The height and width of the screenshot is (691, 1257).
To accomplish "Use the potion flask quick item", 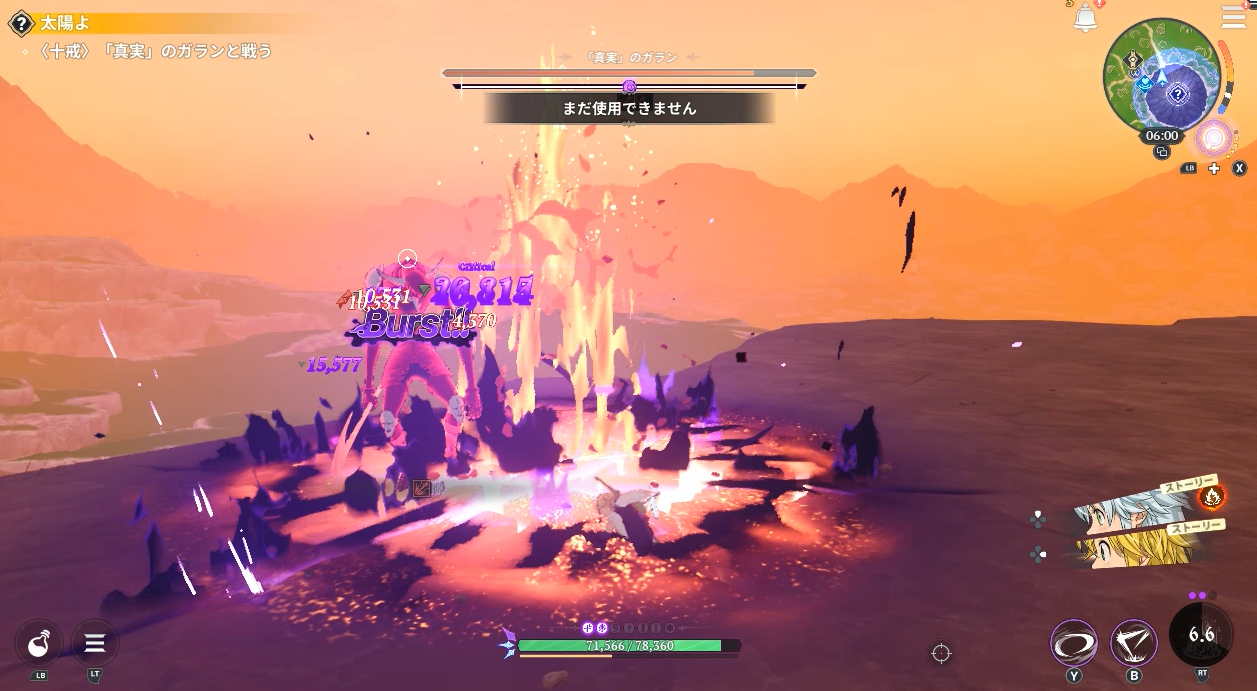I will 39,643.
